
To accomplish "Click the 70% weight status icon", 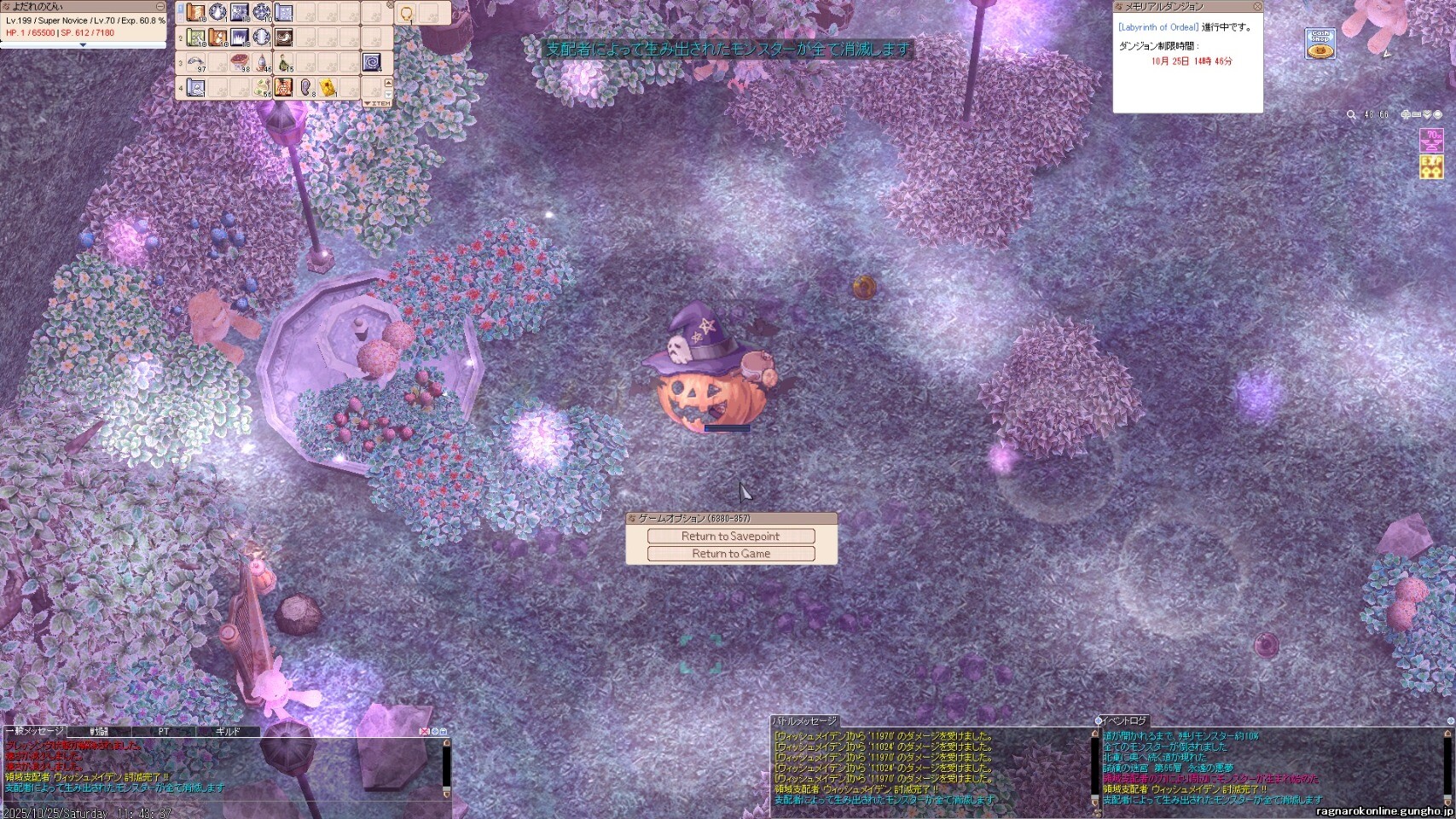I will coord(1430,139).
